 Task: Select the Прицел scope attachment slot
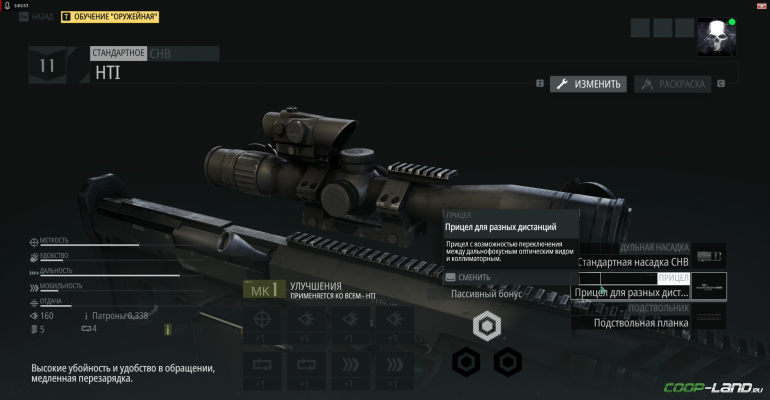(x=632, y=292)
